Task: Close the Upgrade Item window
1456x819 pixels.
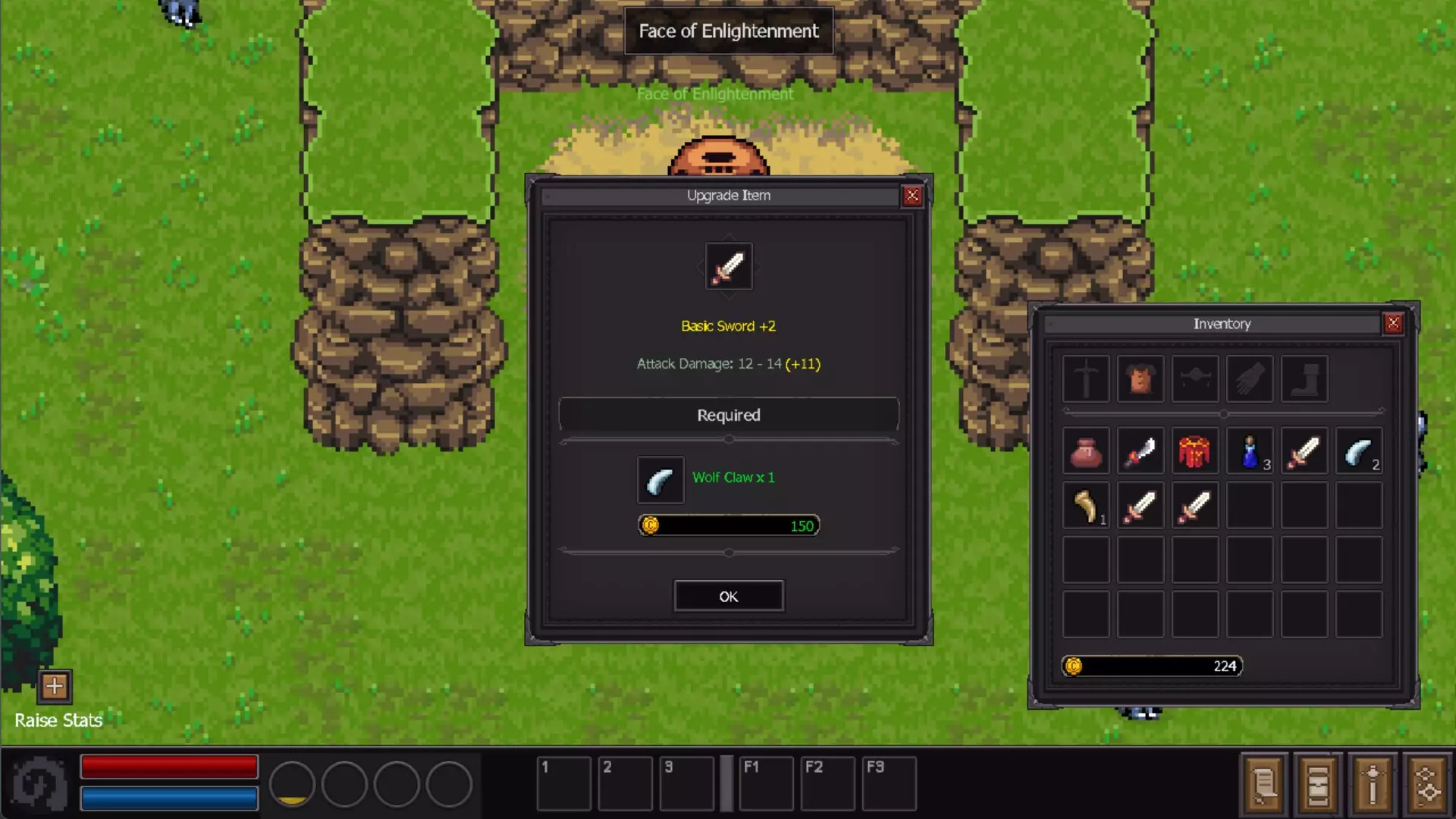Action: tap(912, 196)
